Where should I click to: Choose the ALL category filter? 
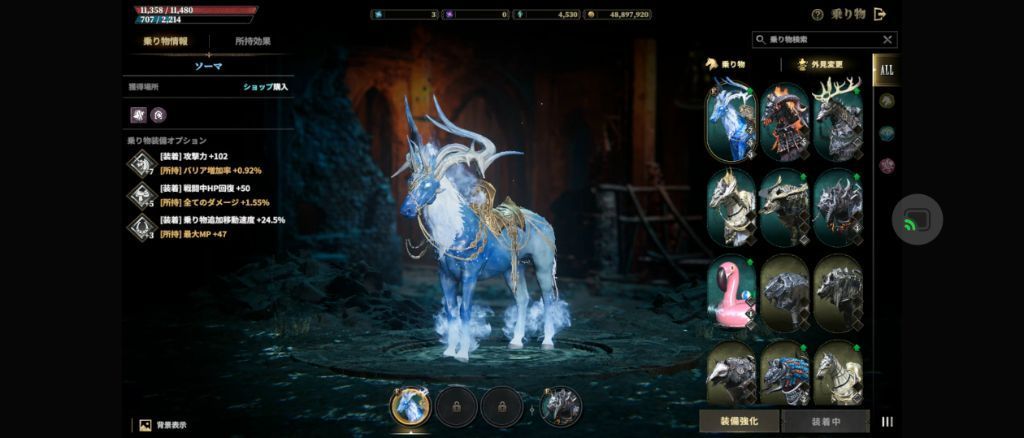(886, 69)
